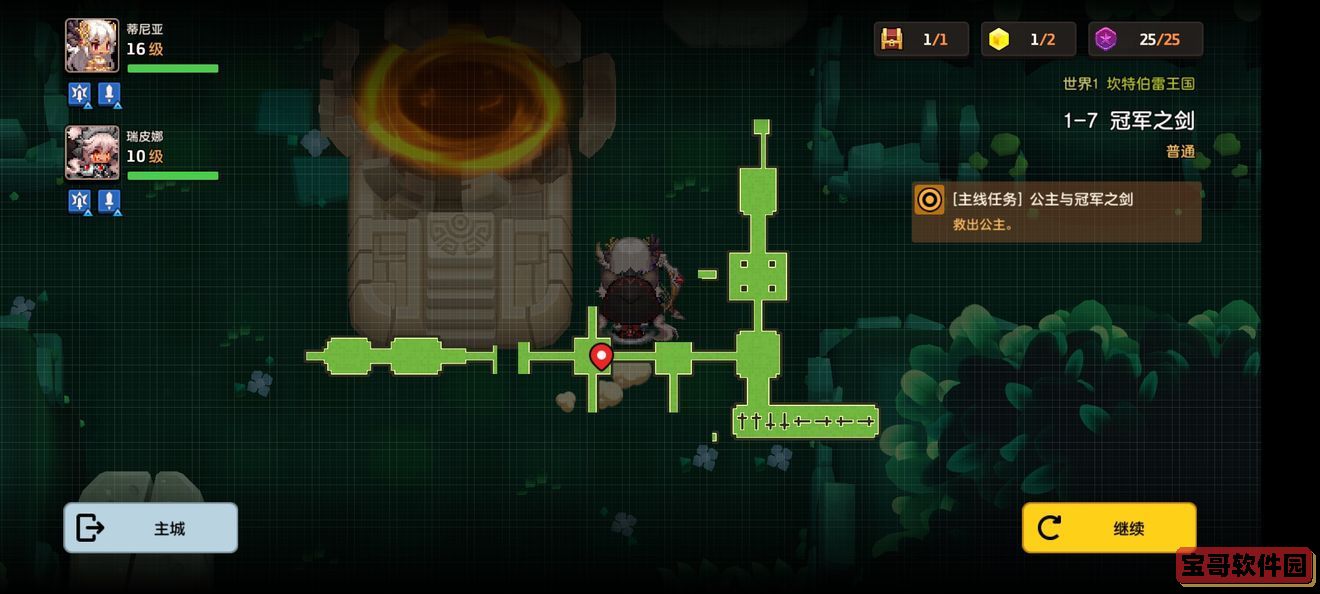1320x594 pixels.
Task: Check the purple coin counter
Action: coord(1106,39)
